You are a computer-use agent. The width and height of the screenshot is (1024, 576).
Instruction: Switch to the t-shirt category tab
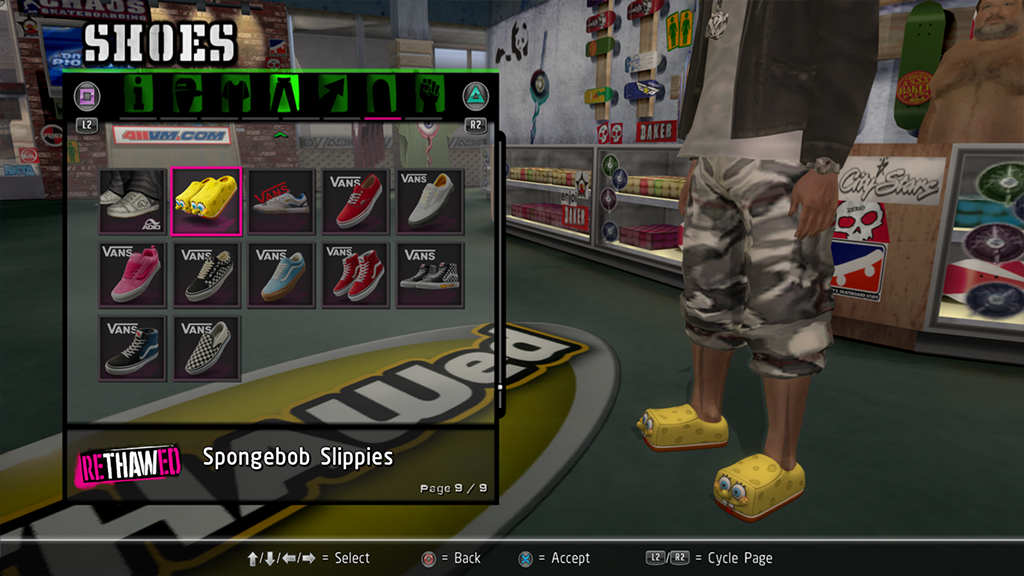click(235, 95)
